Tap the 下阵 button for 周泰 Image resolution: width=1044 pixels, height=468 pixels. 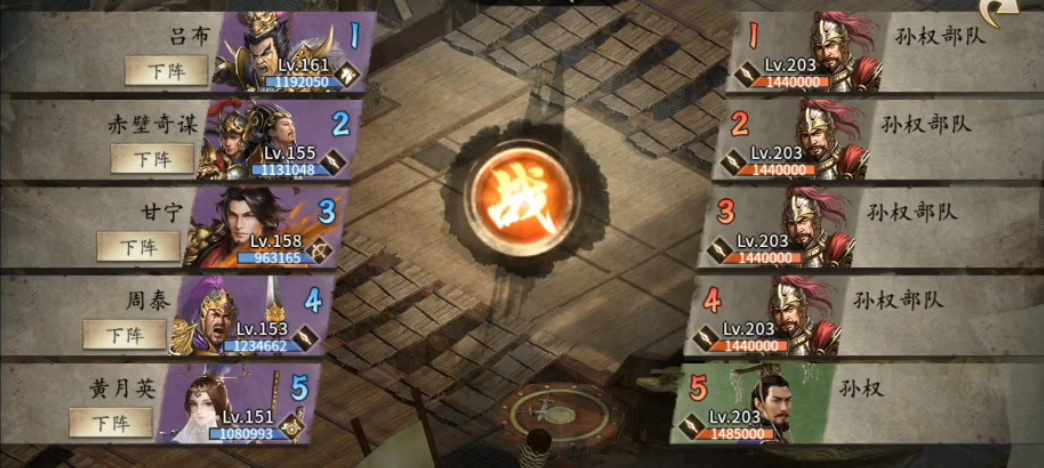[124, 334]
